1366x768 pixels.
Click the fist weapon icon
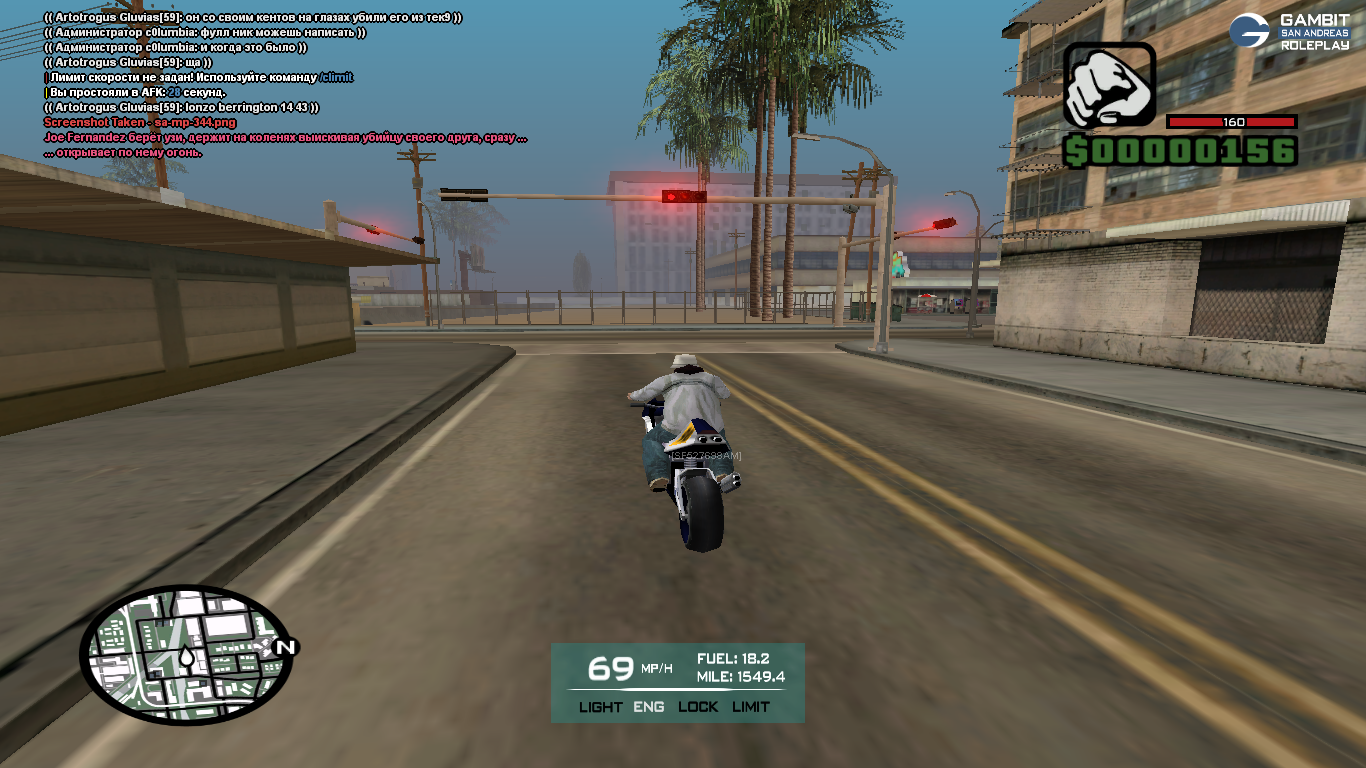(1108, 86)
